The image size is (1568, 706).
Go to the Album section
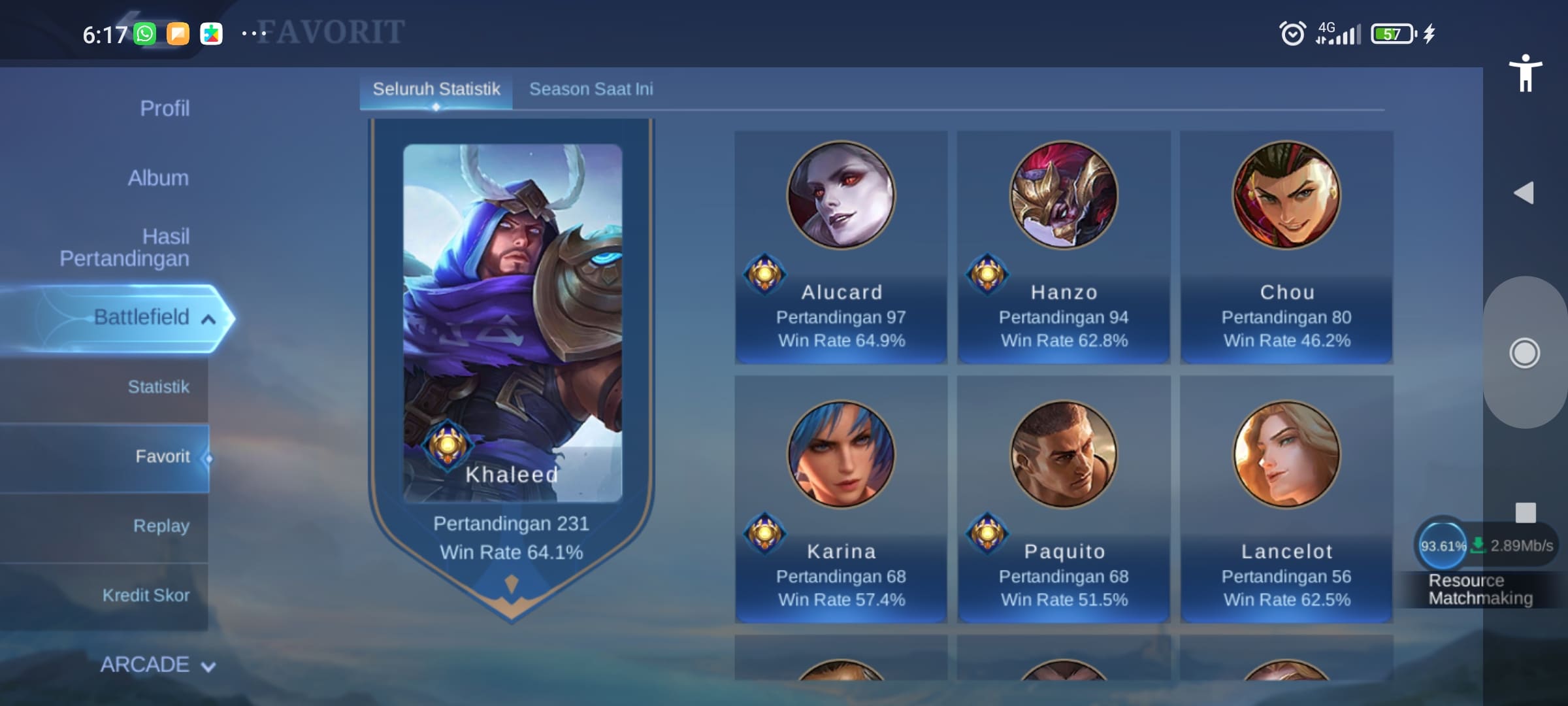[158, 178]
